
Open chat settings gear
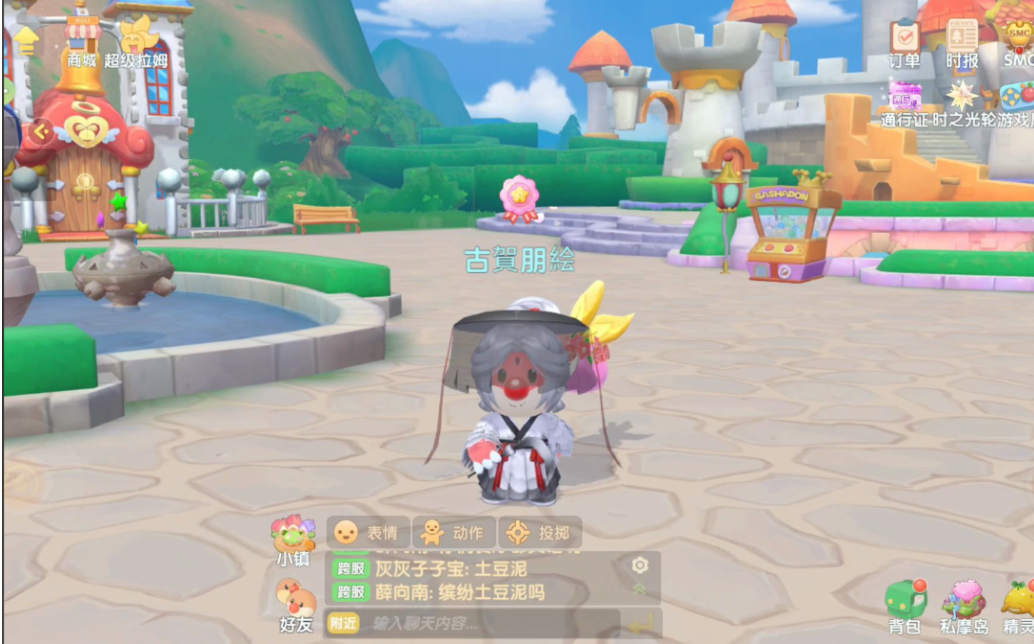[640, 565]
